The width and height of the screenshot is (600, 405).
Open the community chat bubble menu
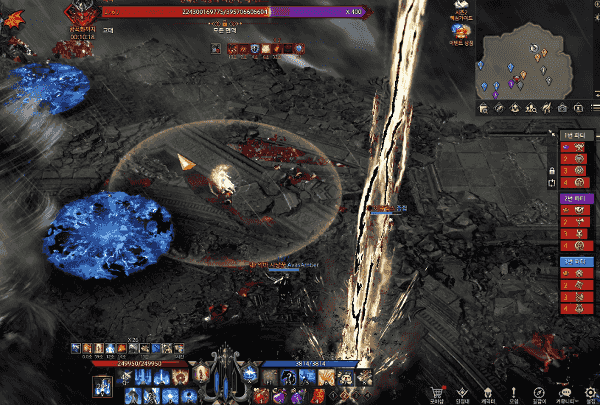pyautogui.click(x=565, y=392)
